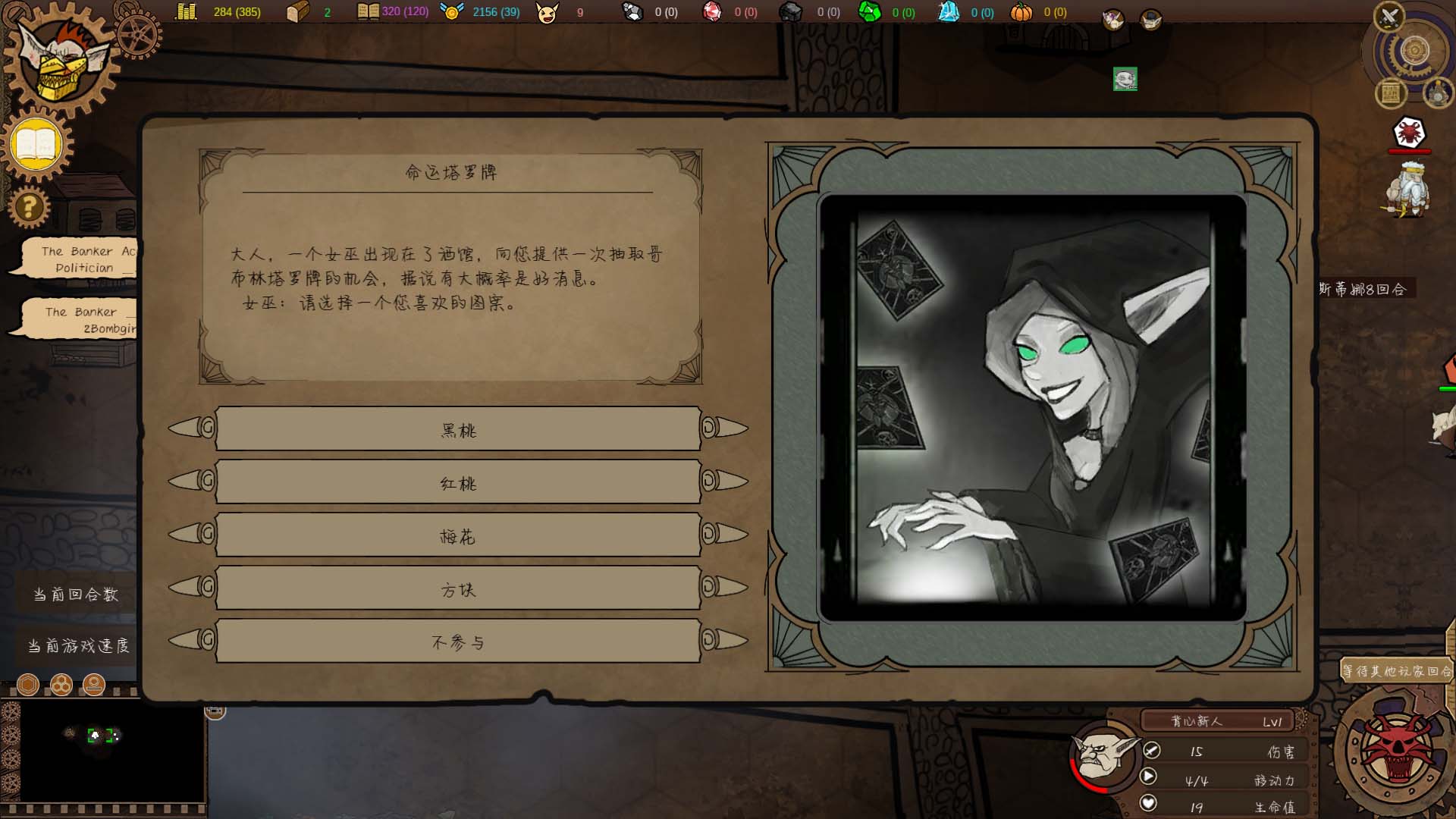Choose the 方块 diamonds choice
The width and height of the screenshot is (1456, 819).
tap(458, 588)
